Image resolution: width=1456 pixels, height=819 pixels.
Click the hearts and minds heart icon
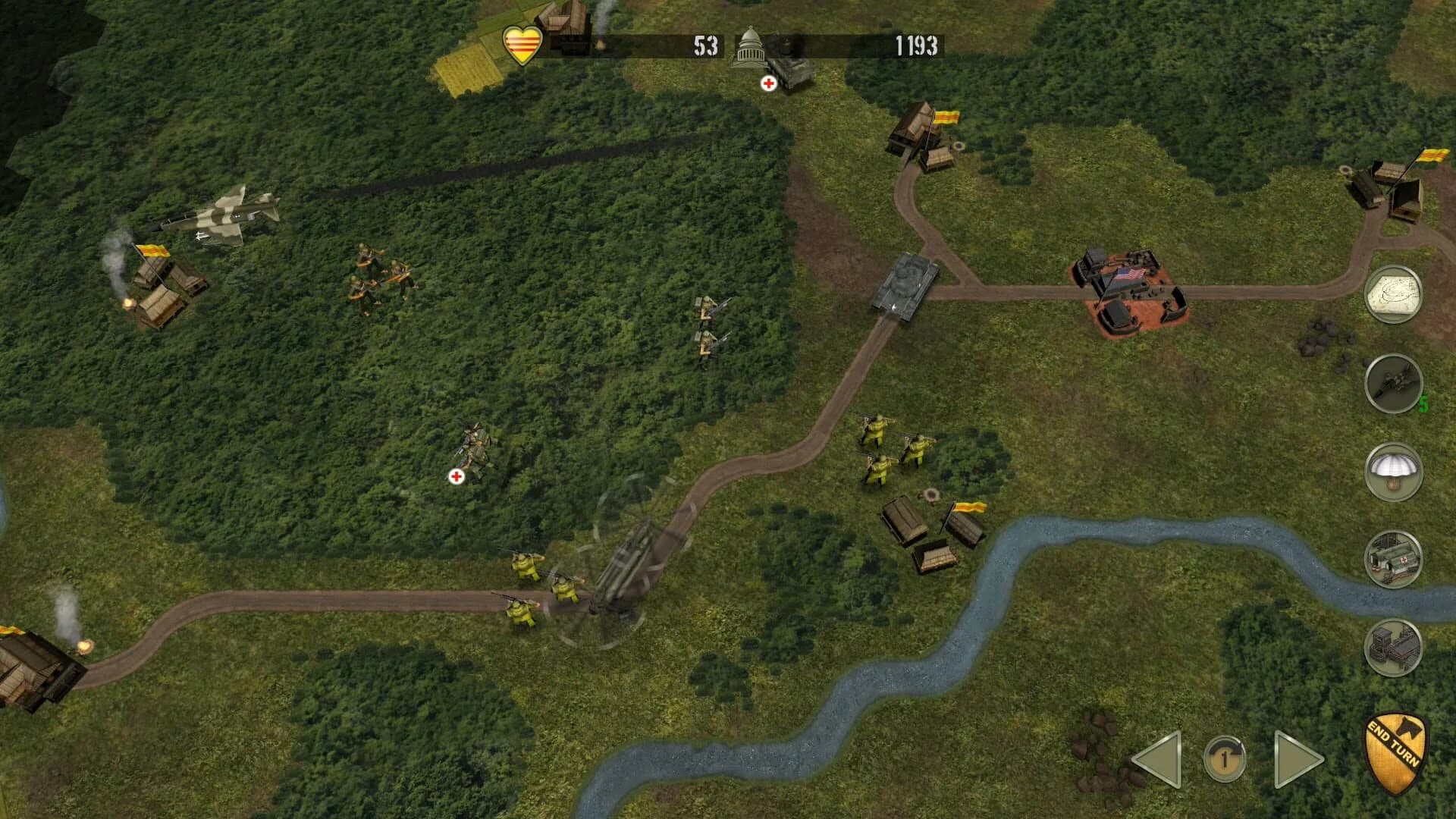pos(522,45)
